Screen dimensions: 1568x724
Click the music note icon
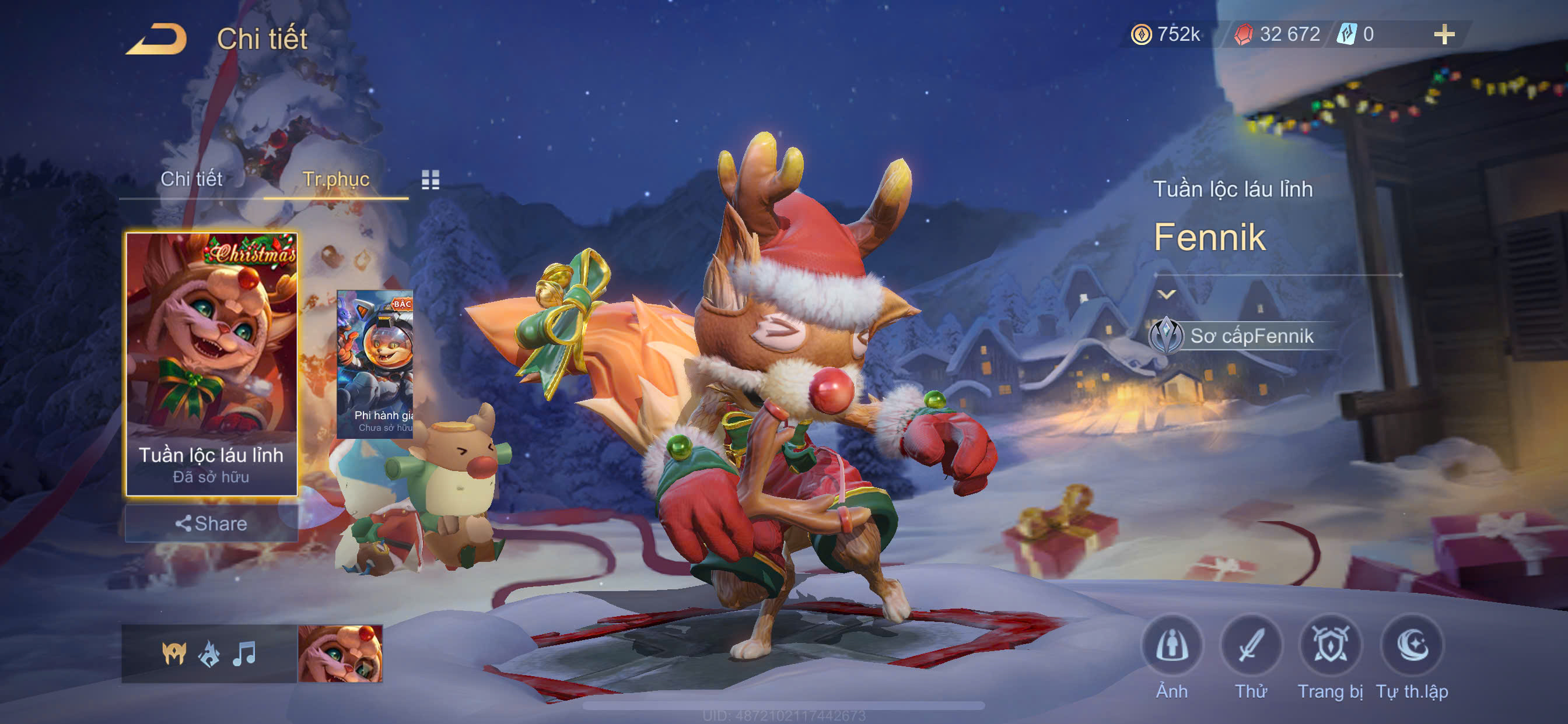click(x=244, y=653)
